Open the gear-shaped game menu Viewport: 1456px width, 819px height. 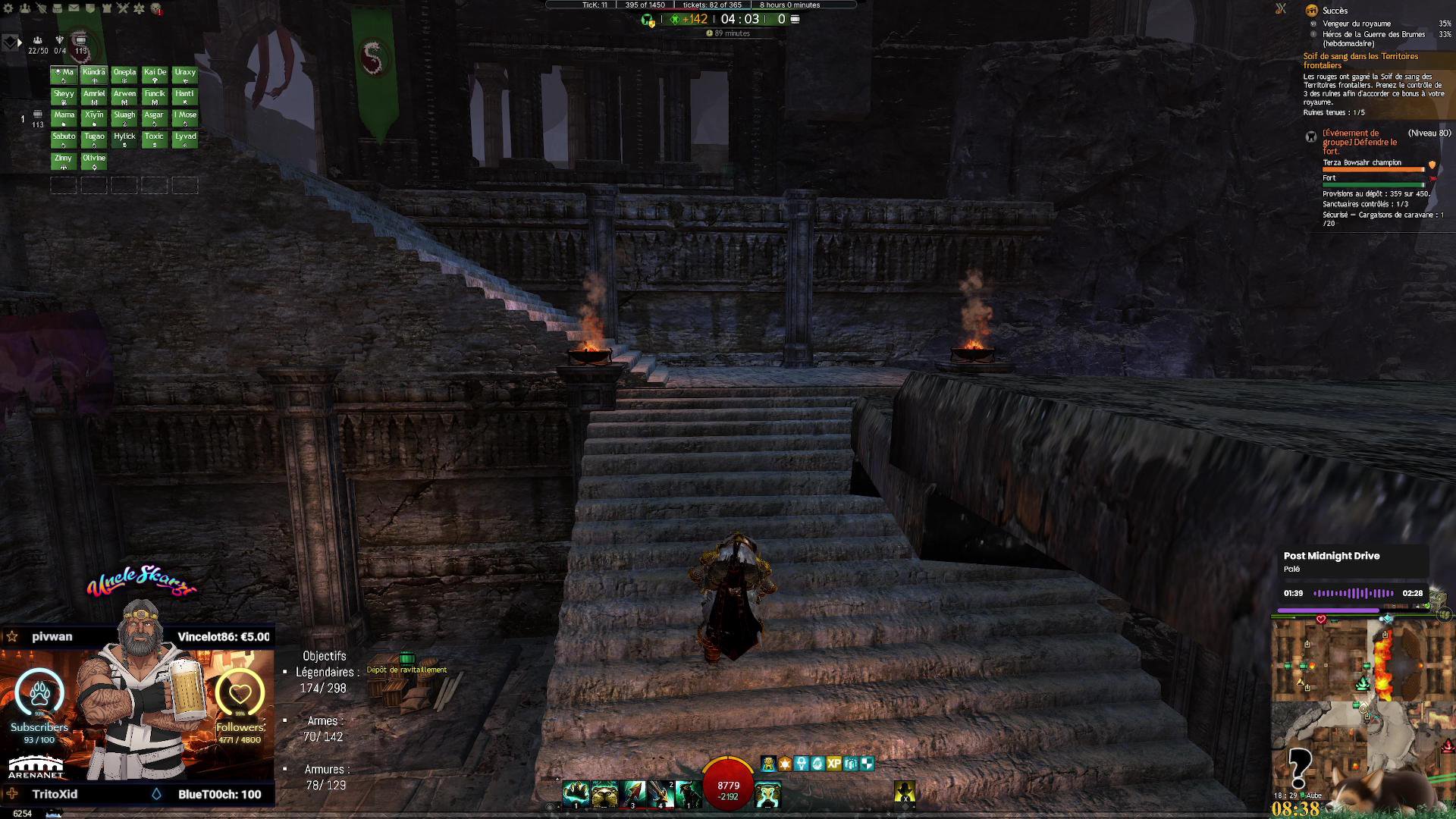coord(8,8)
